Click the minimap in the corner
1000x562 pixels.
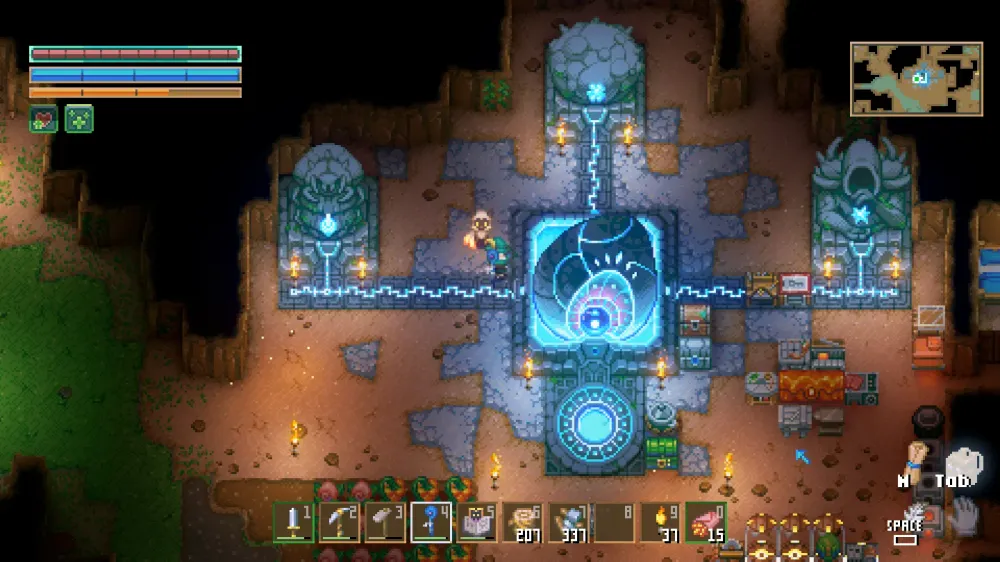coord(916,78)
